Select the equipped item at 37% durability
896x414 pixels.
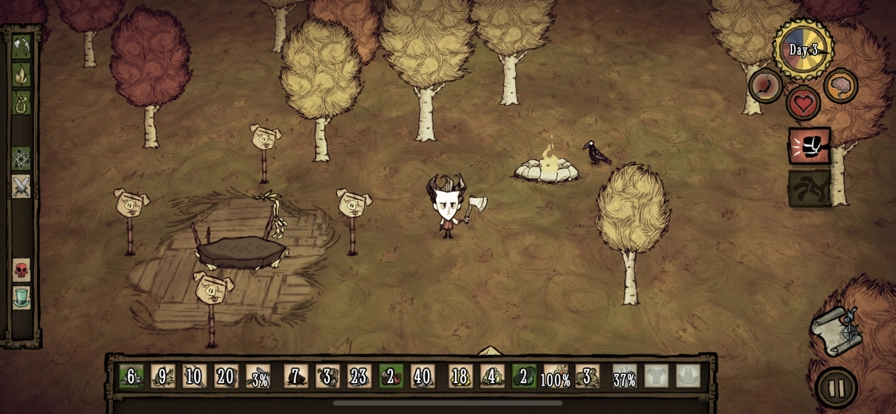pyautogui.click(x=625, y=376)
